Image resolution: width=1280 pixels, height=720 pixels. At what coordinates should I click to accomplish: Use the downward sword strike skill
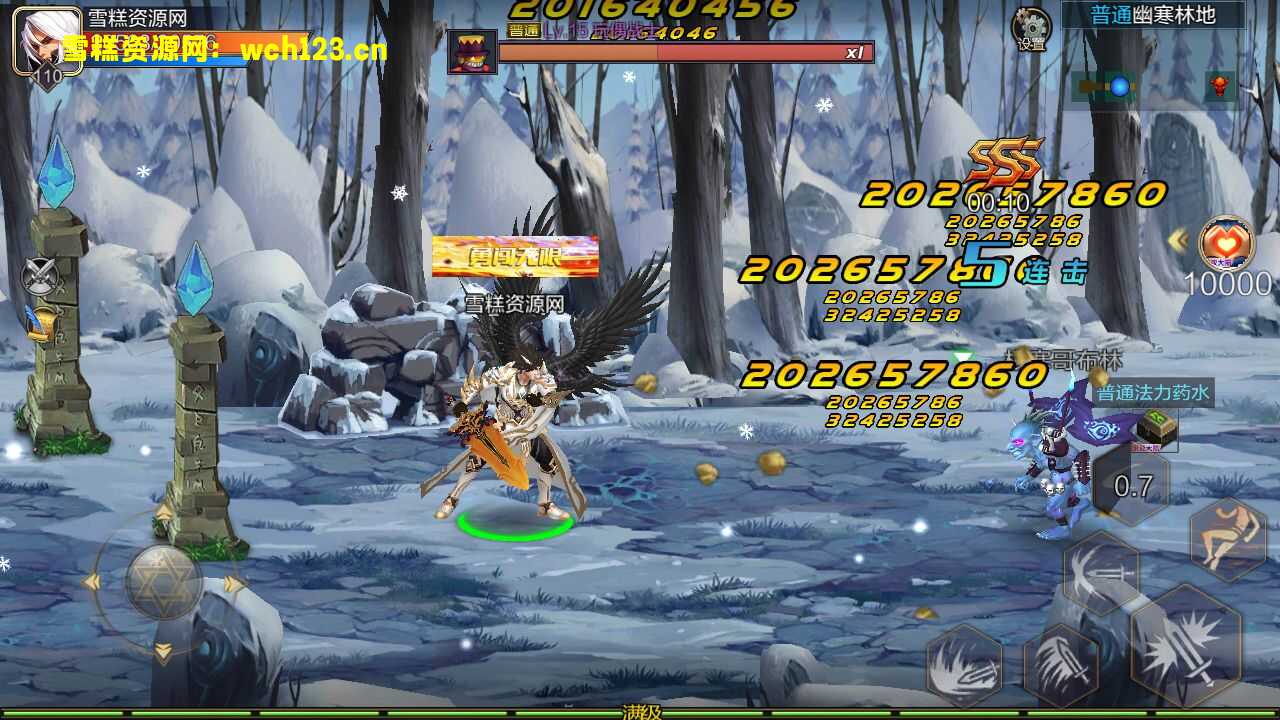(x=1061, y=662)
